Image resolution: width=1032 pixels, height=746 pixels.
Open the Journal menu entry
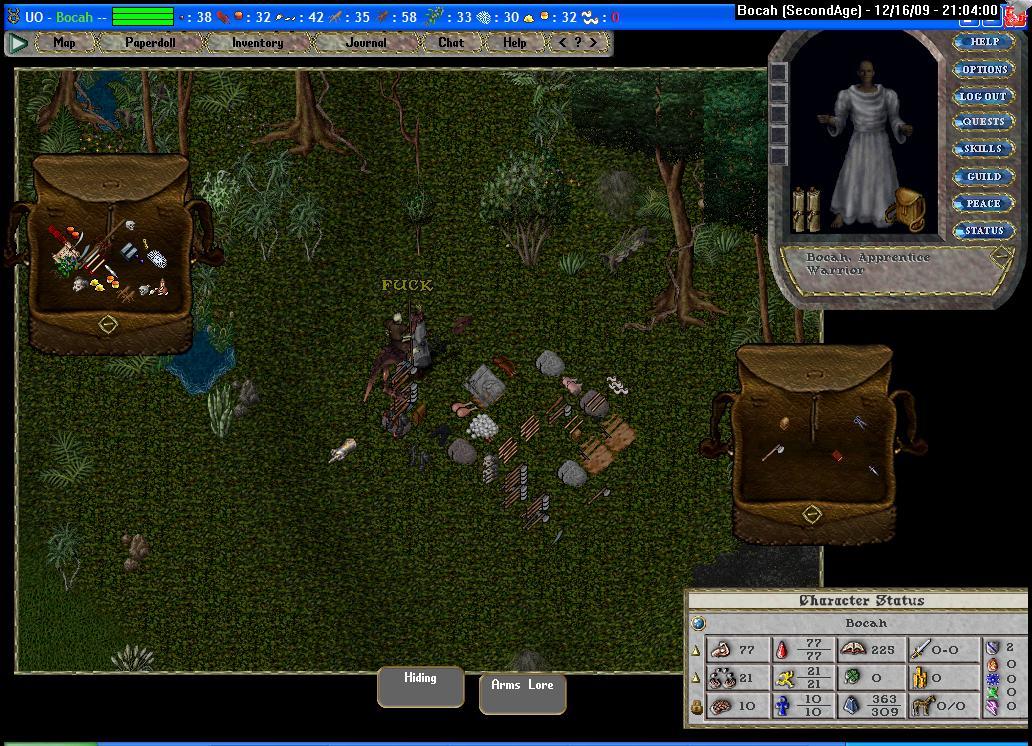point(365,43)
